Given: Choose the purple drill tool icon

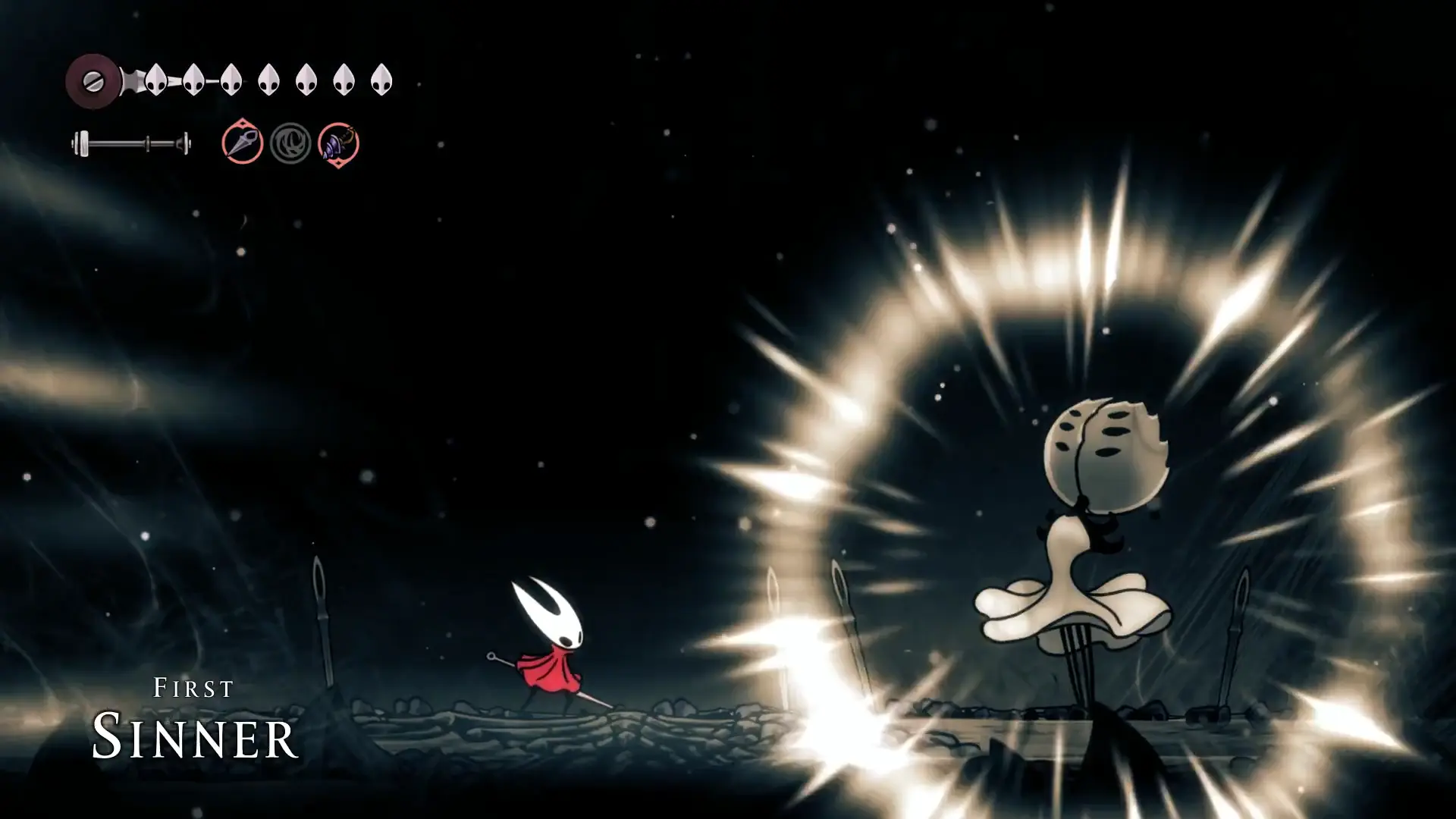Looking at the screenshot, I should [338, 143].
